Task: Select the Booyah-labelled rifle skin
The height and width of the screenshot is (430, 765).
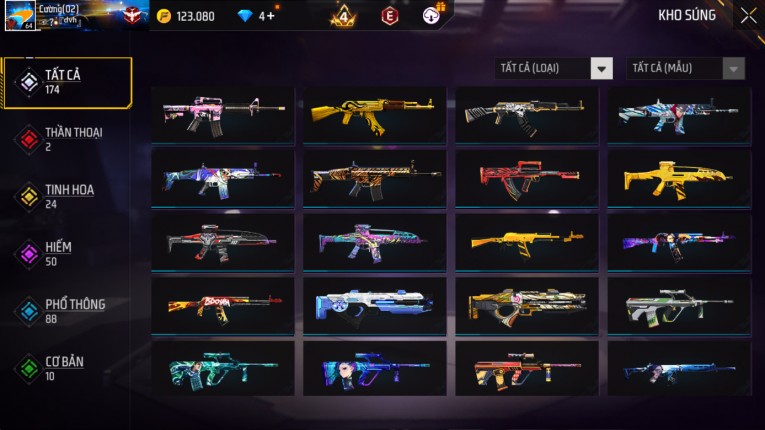Action: click(223, 305)
